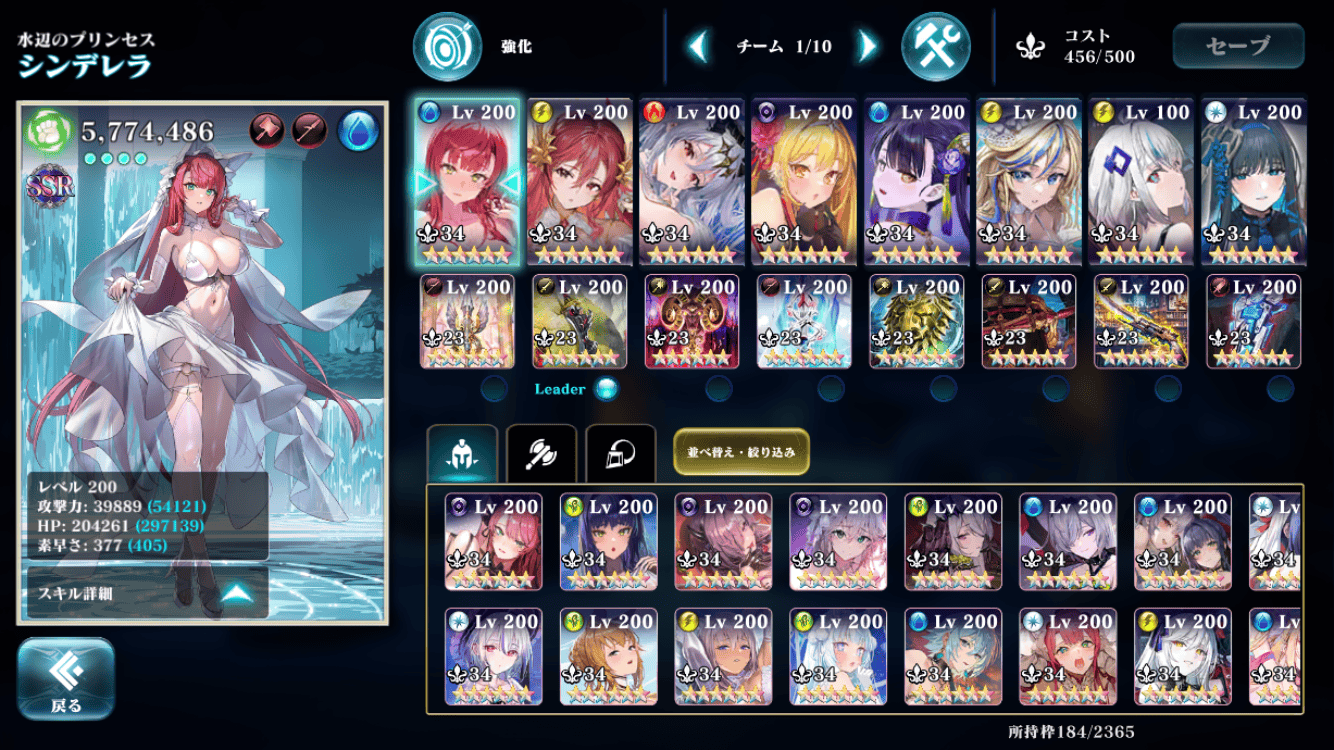Click the セーブ save button

point(1238,46)
